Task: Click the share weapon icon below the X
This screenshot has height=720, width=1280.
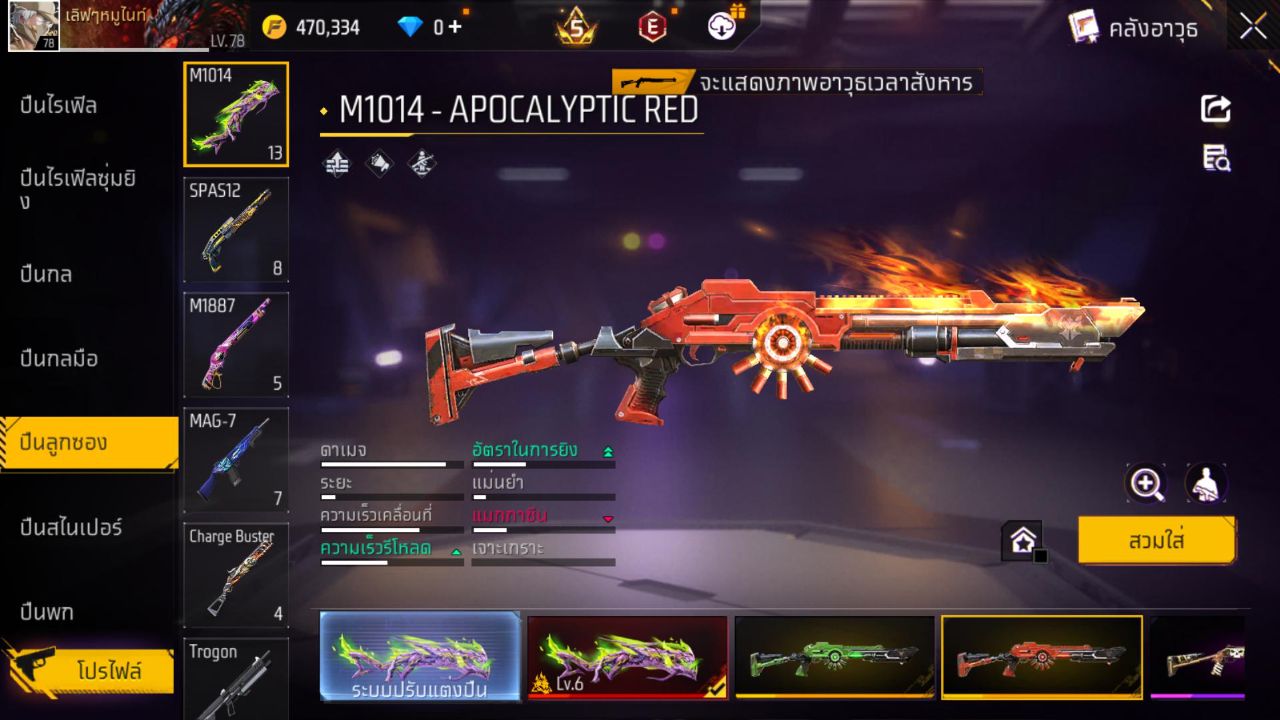Action: point(1215,110)
